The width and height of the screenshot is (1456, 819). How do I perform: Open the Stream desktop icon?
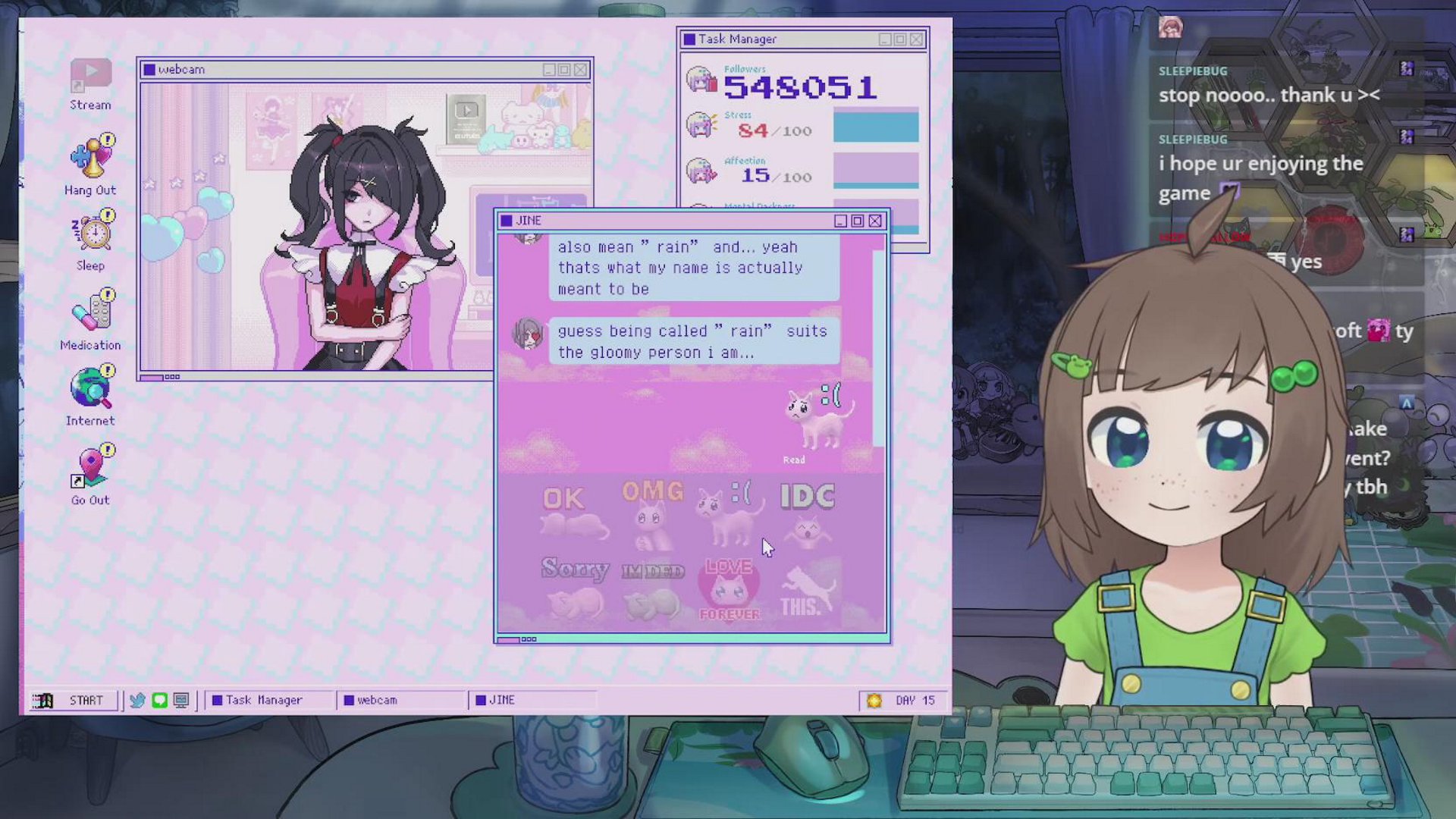pyautogui.click(x=90, y=83)
